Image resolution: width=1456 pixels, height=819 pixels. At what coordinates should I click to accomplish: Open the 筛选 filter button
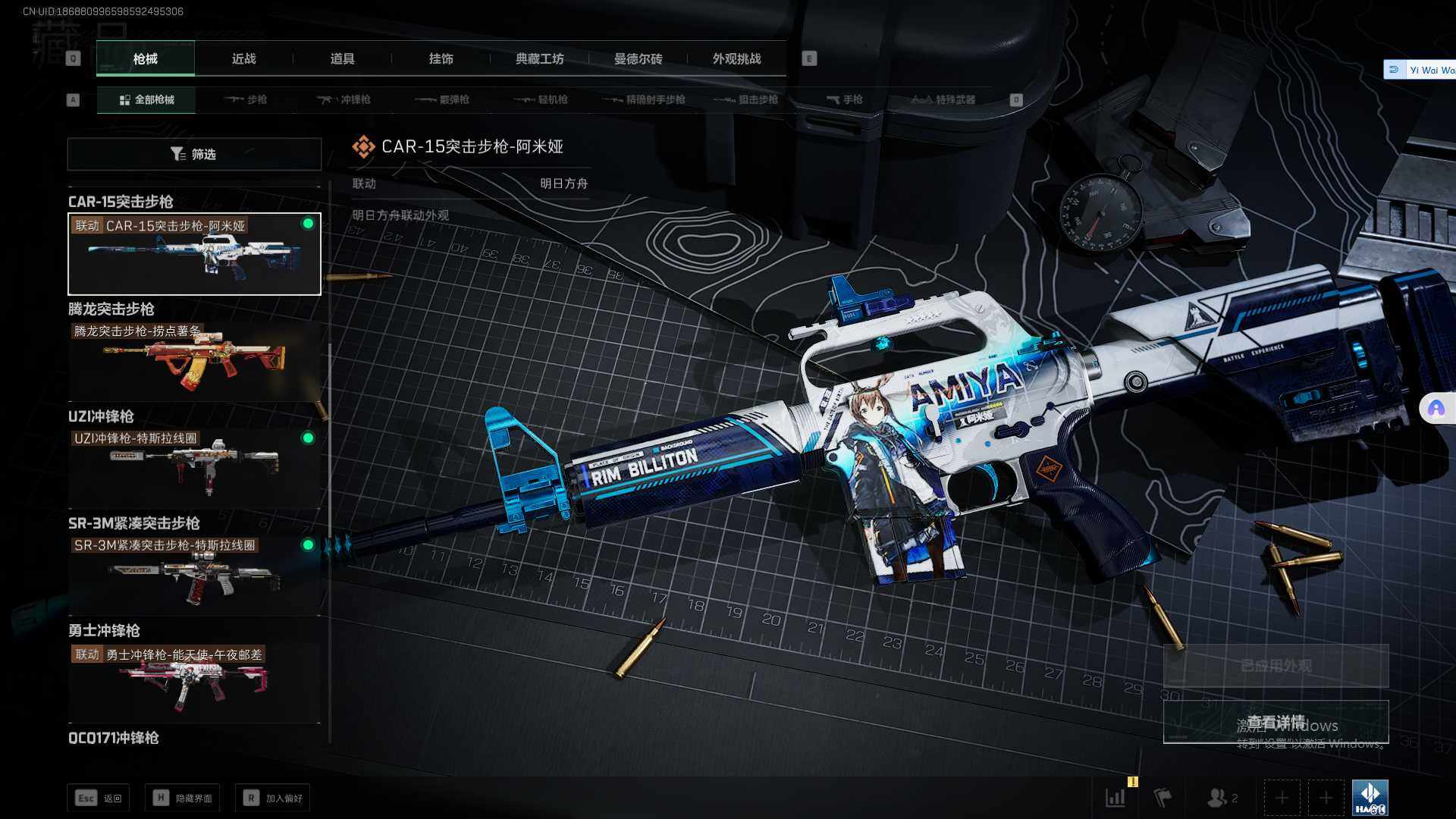point(194,154)
